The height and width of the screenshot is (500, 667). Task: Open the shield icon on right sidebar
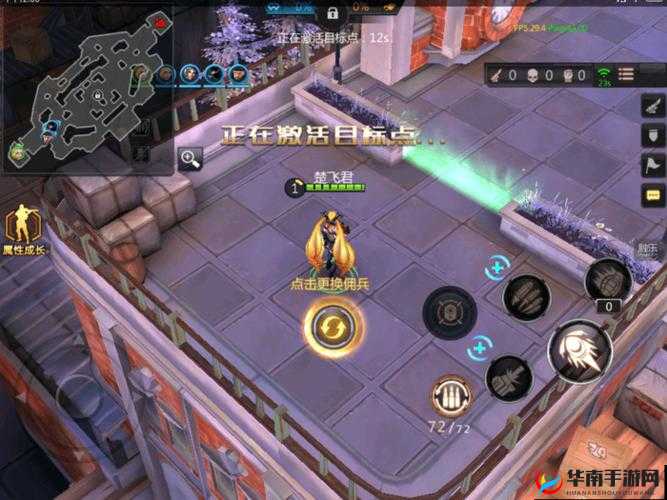[x=651, y=135]
